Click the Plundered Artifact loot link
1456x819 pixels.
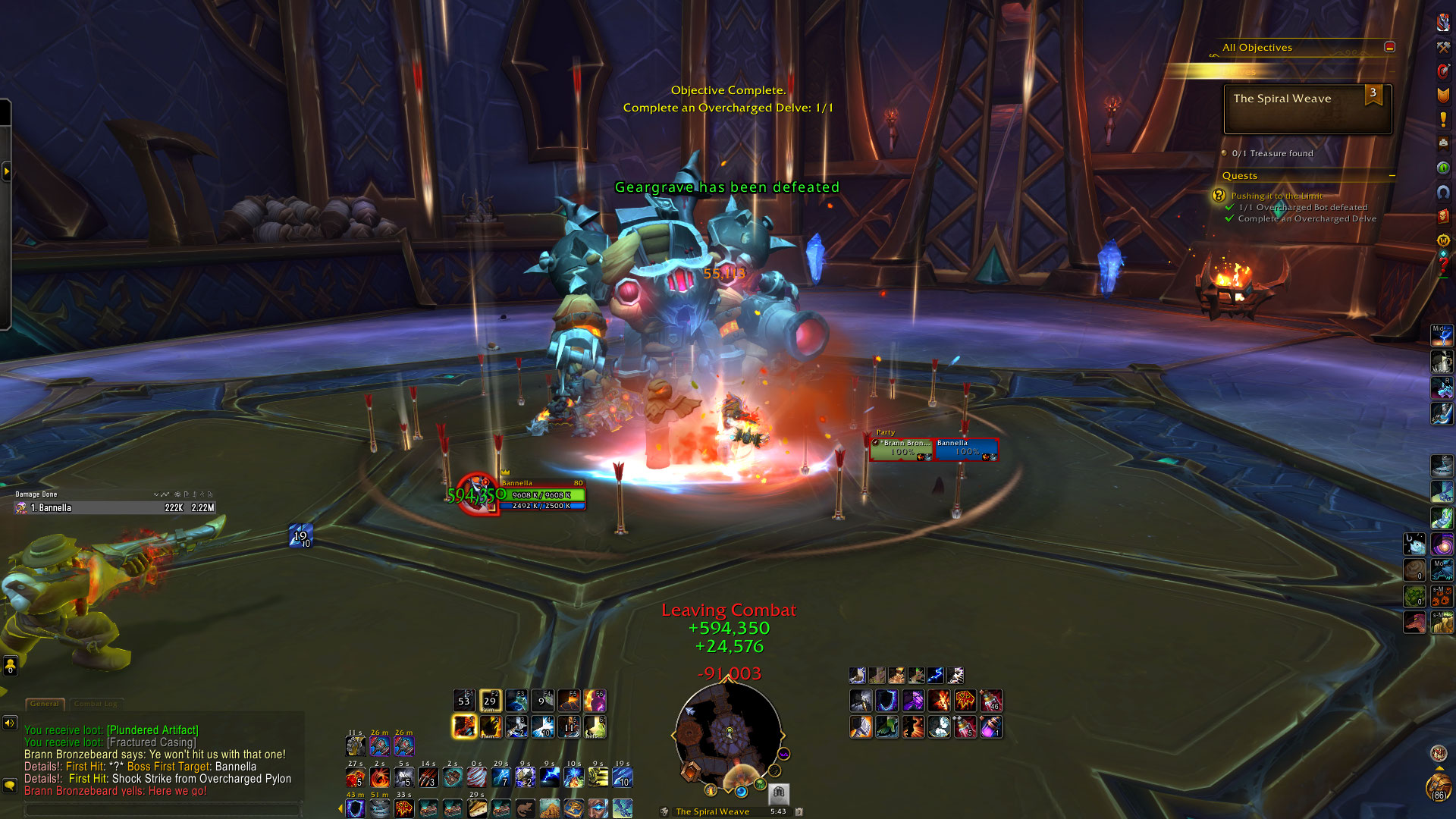tap(152, 730)
